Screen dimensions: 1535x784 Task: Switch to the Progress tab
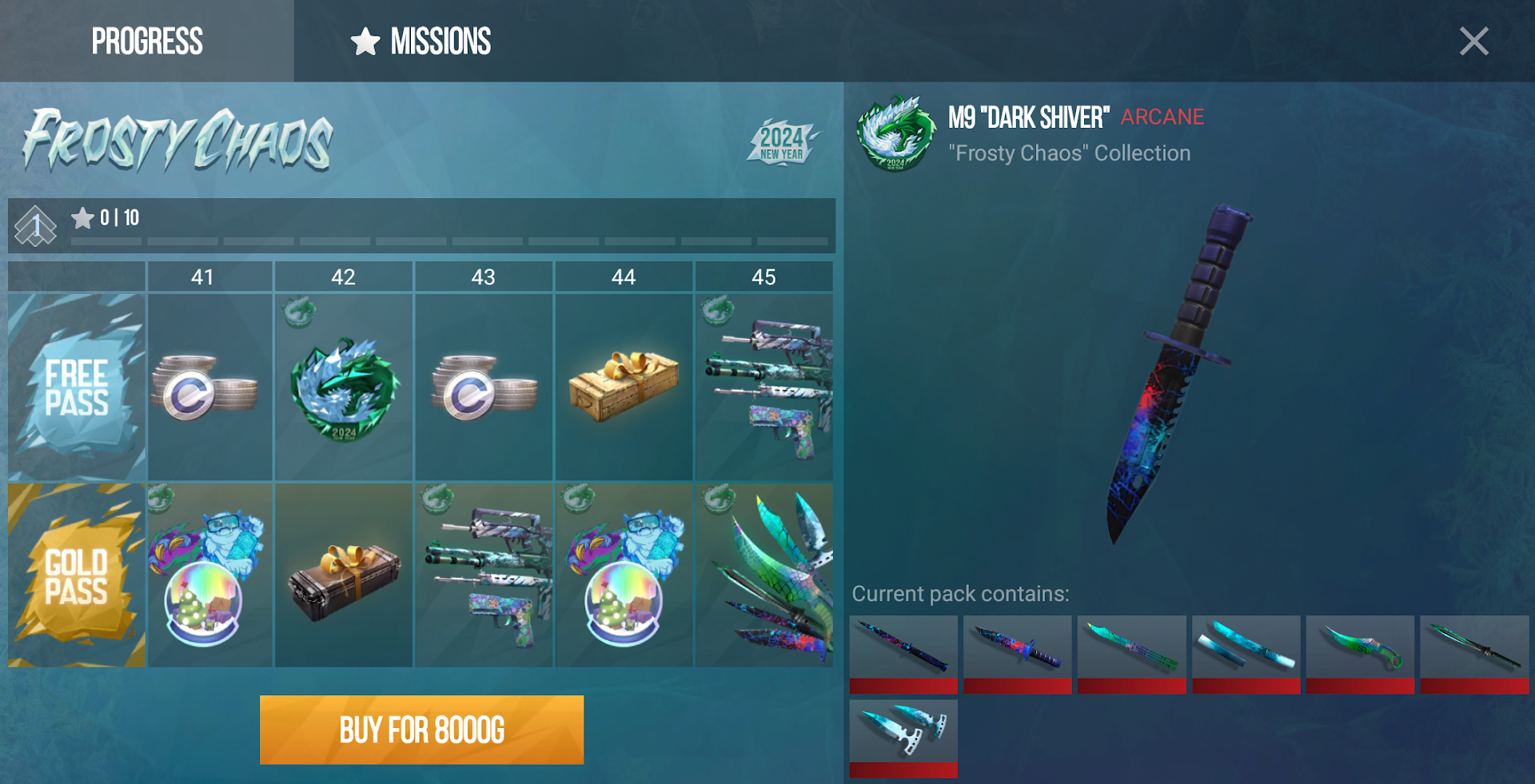[x=147, y=42]
